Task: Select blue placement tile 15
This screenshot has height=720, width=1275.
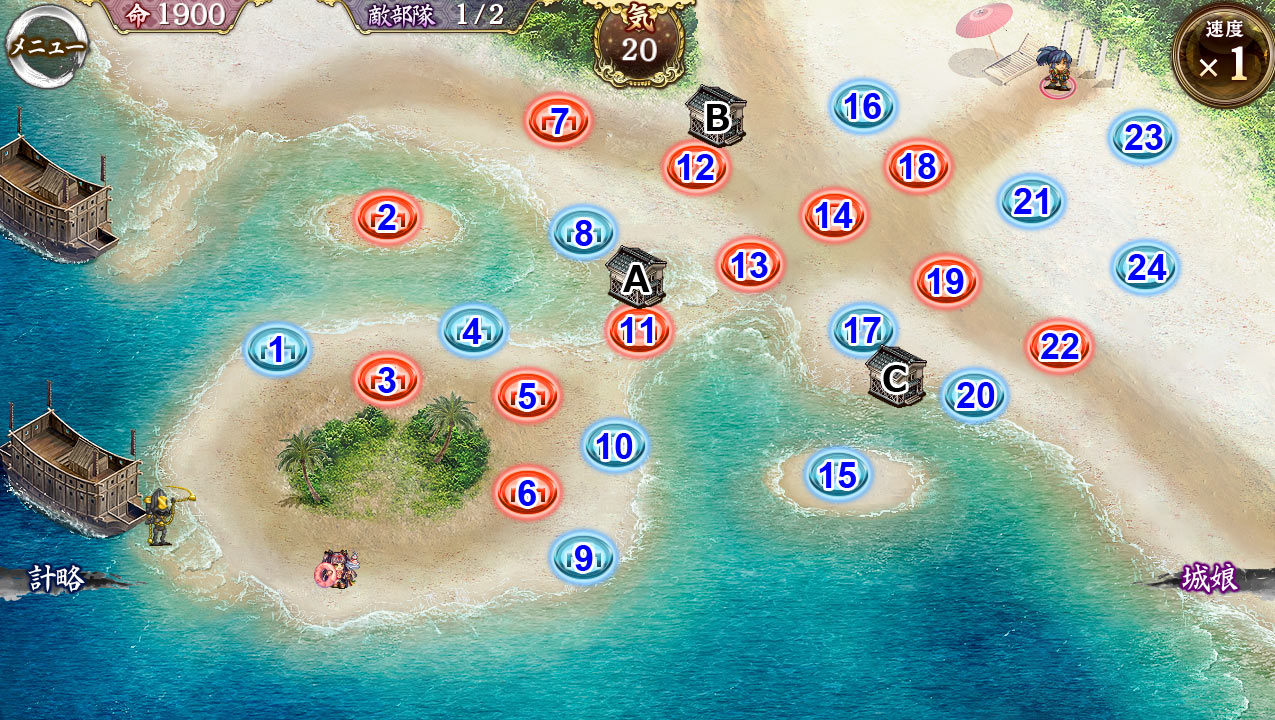Action: pyautogui.click(x=838, y=476)
